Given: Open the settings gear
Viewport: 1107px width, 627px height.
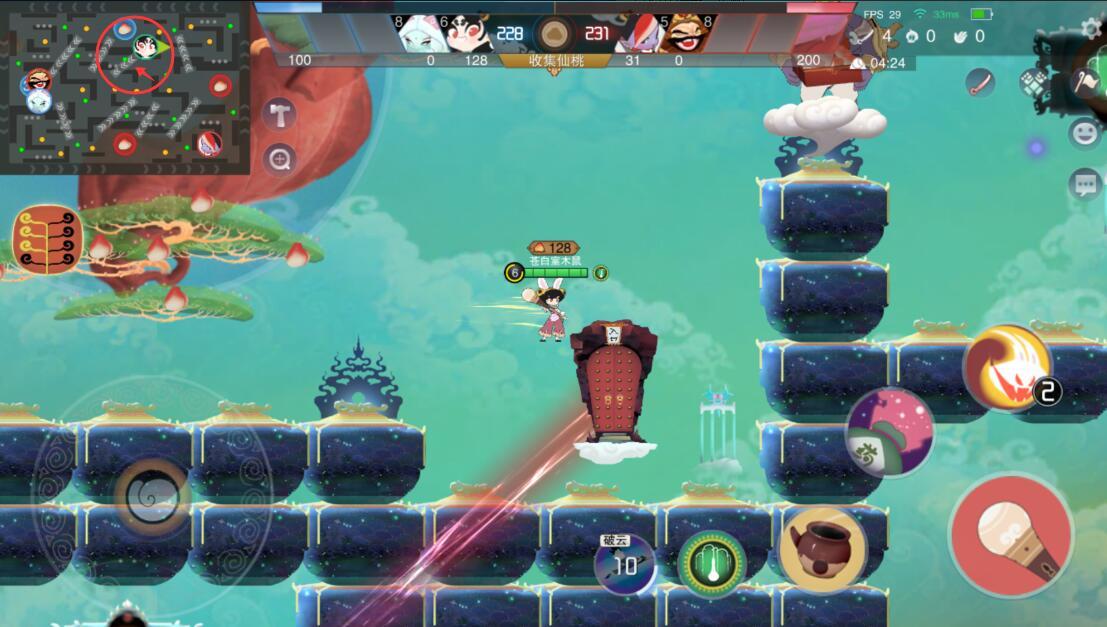Looking at the screenshot, I should point(1091,28).
